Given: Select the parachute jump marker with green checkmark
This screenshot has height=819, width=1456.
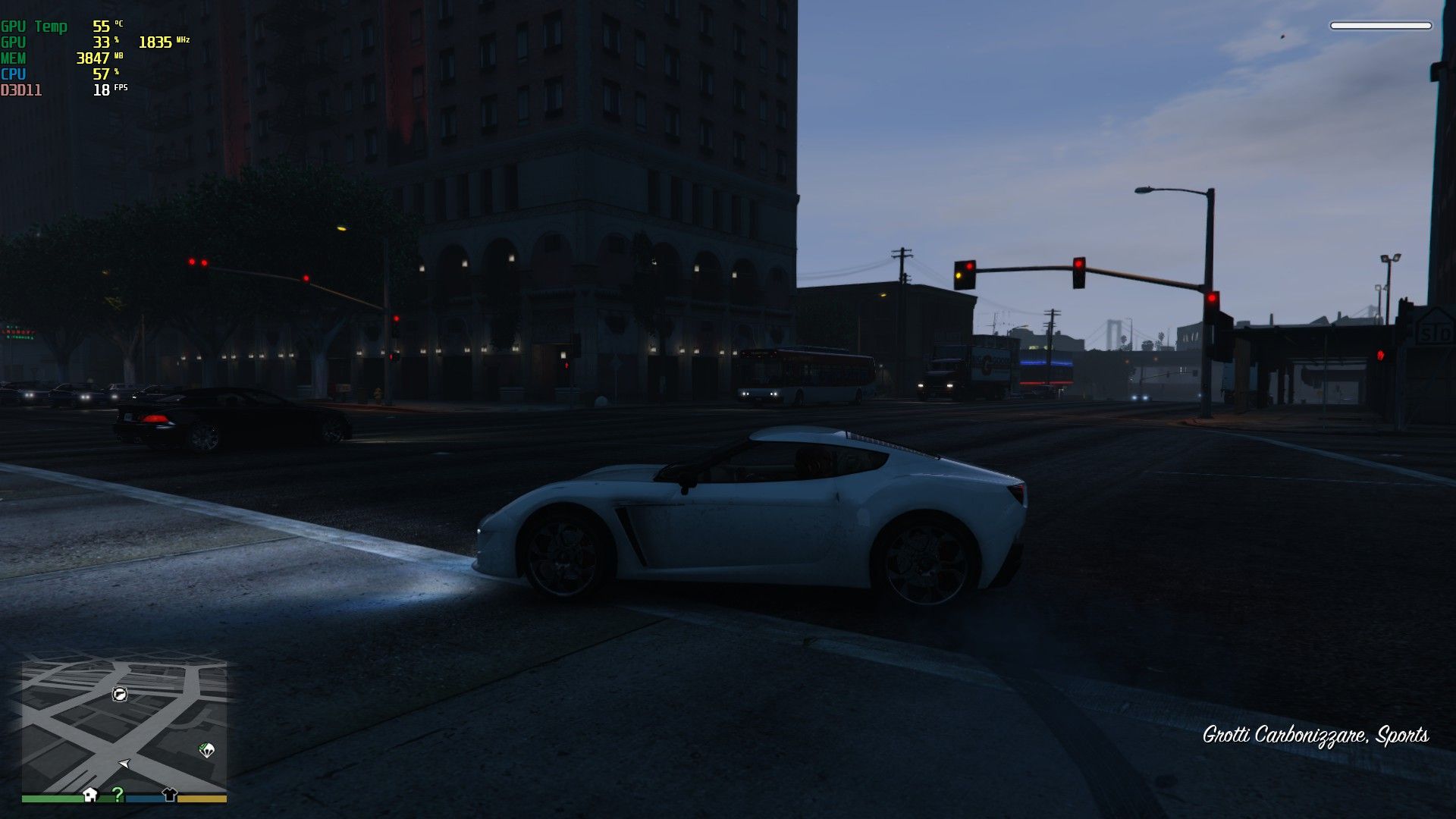Looking at the screenshot, I should click(206, 750).
